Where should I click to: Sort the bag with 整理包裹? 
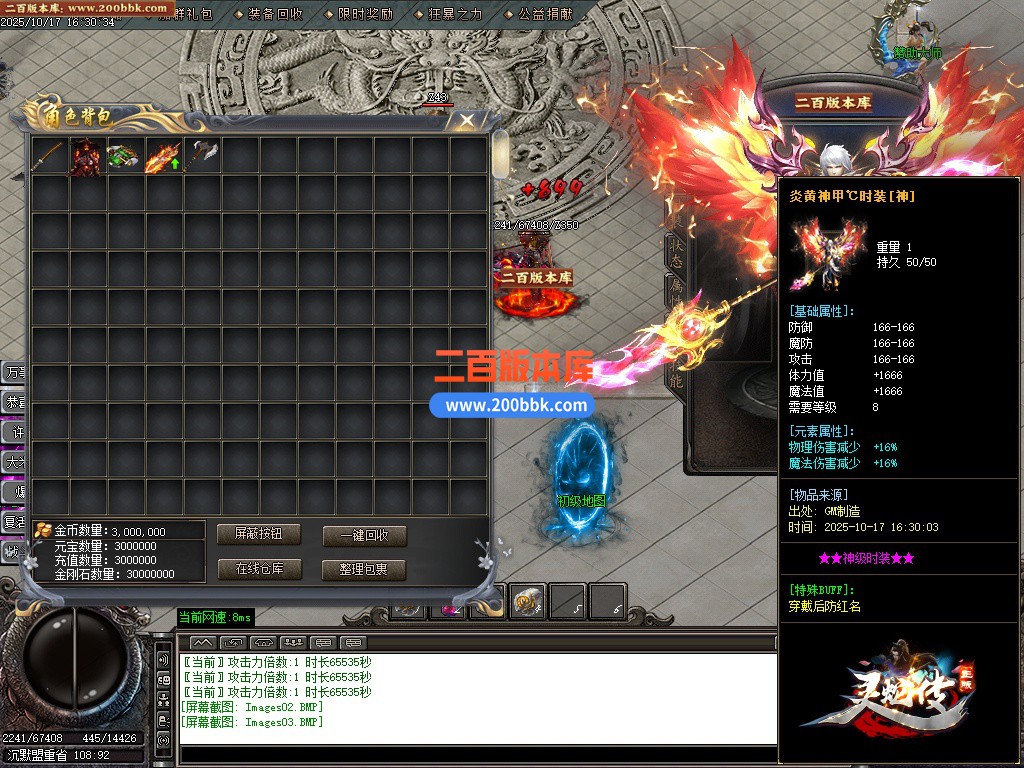[x=364, y=570]
